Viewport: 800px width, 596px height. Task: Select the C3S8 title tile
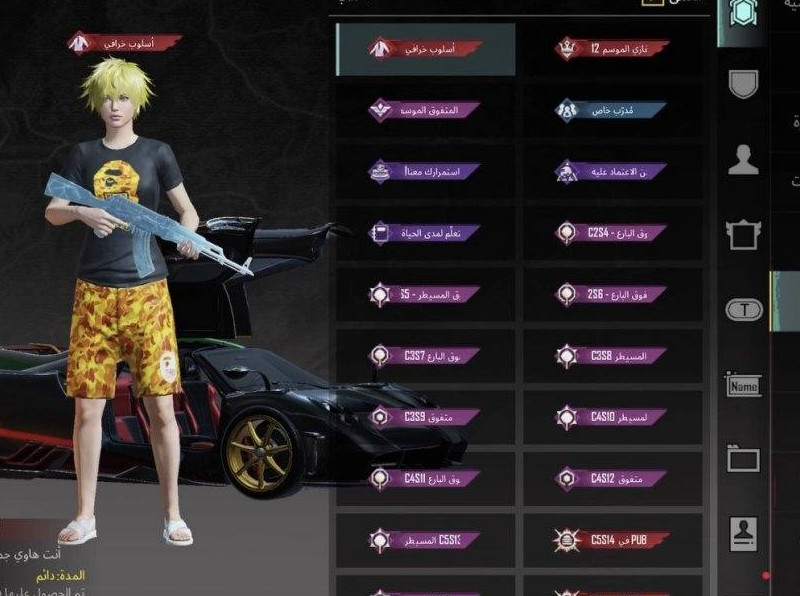(x=613, y=356)
